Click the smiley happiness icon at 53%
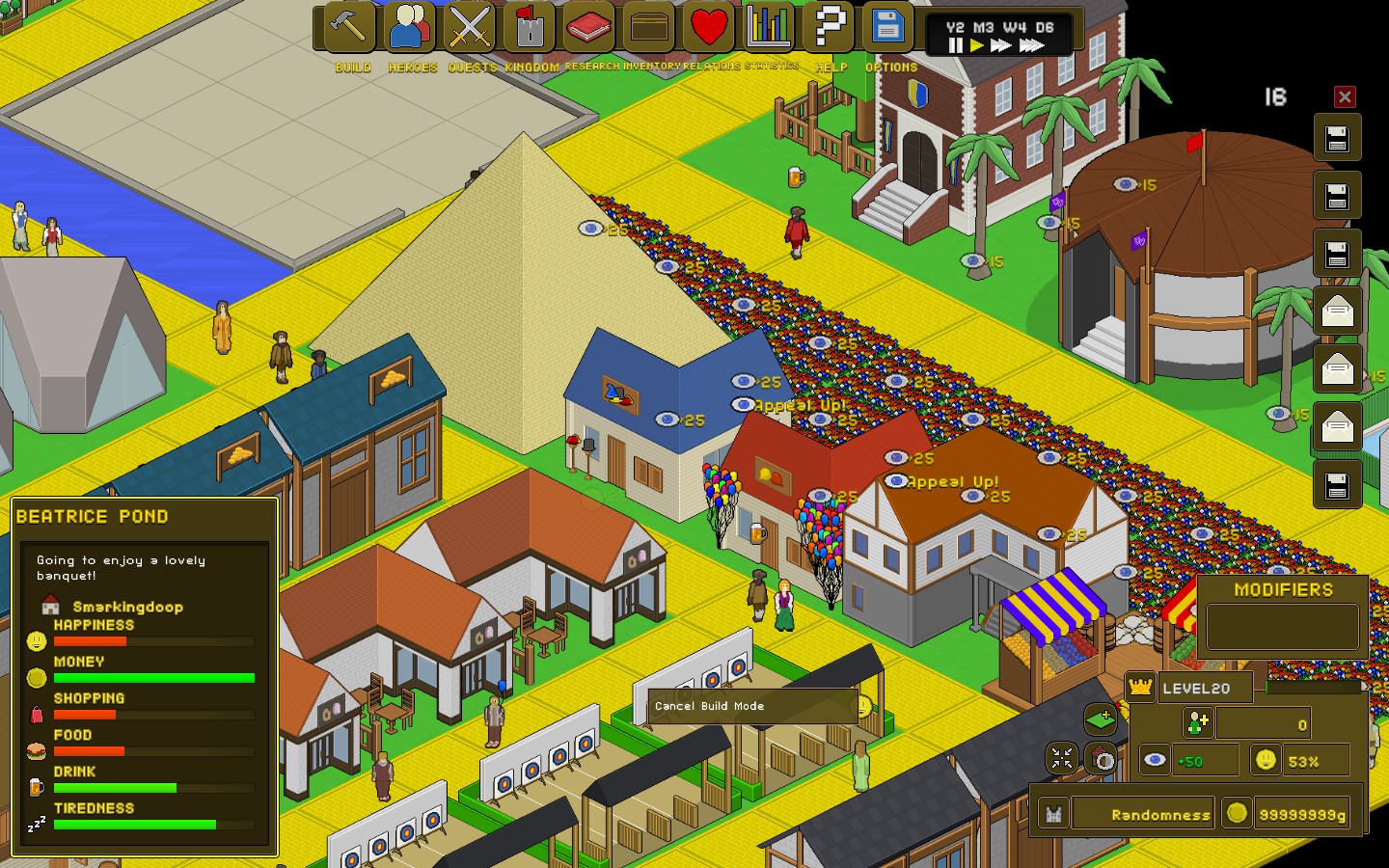Viewport: 1389px width, 868px height. pos(1265,760)
